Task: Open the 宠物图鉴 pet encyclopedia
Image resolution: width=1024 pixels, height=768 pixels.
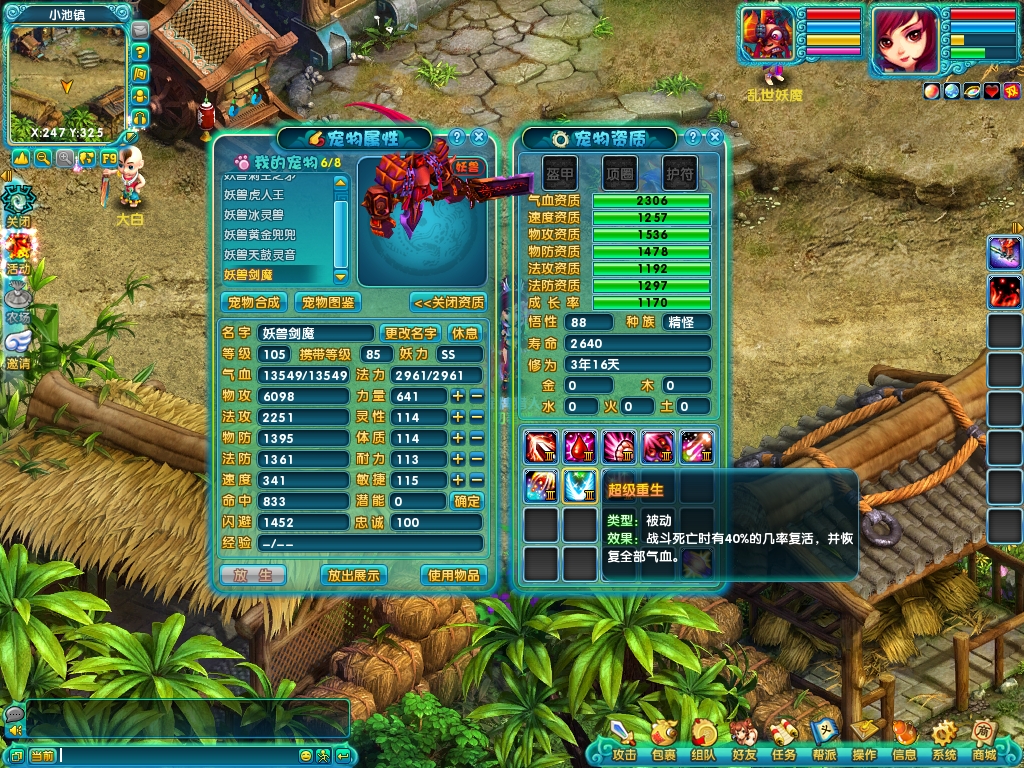Action: (x=329, y=302)
